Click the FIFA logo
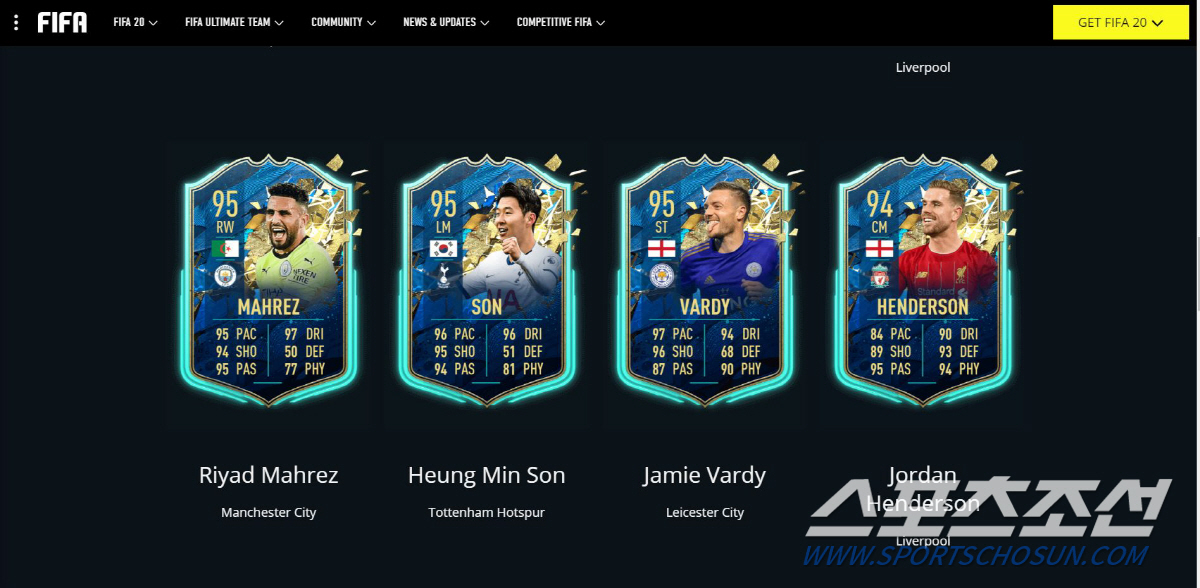This screenshot has width=1200, height=588. [62, 22]
